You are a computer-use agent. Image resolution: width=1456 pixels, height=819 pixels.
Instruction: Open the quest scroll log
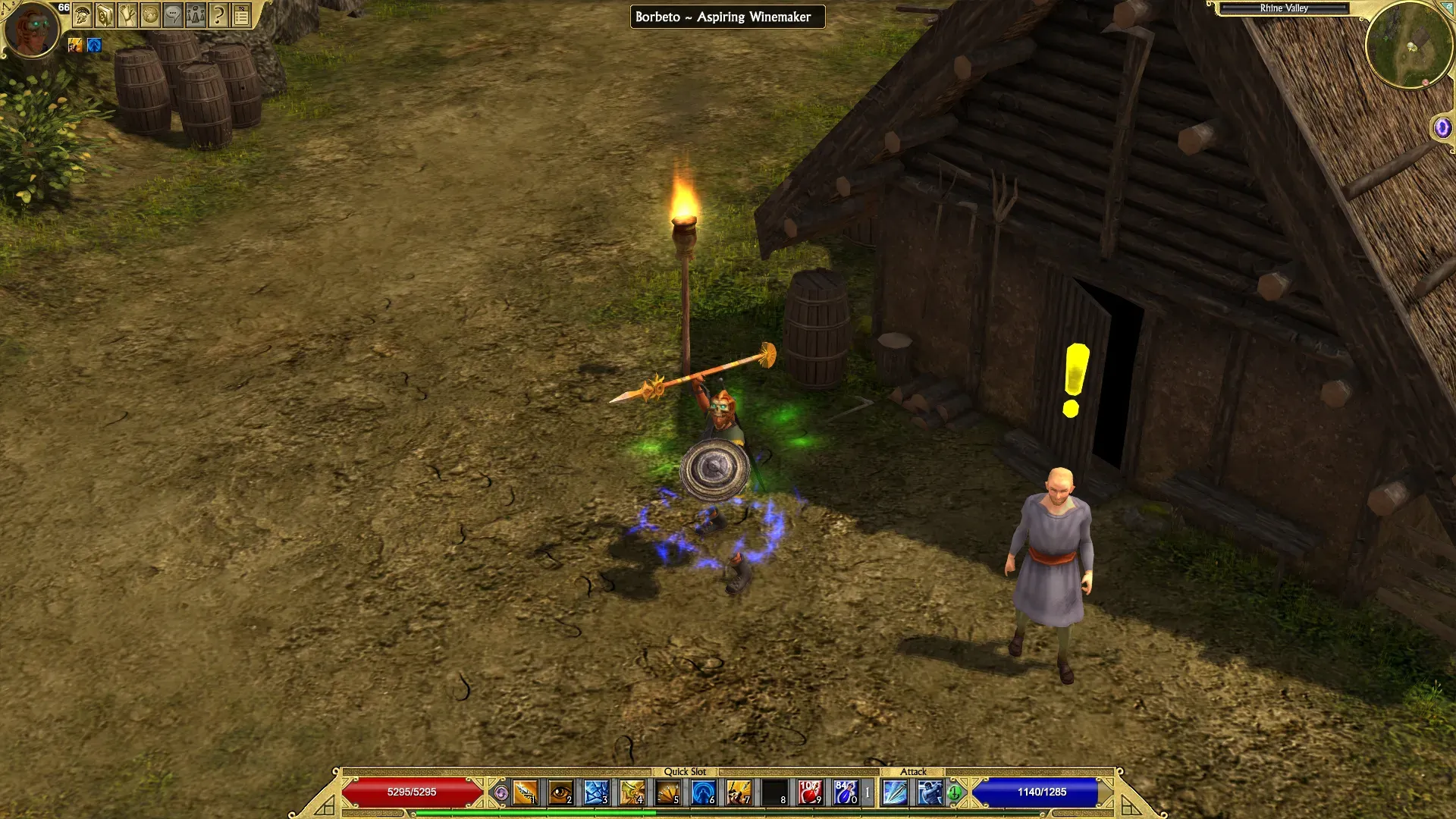pos(127,15)
